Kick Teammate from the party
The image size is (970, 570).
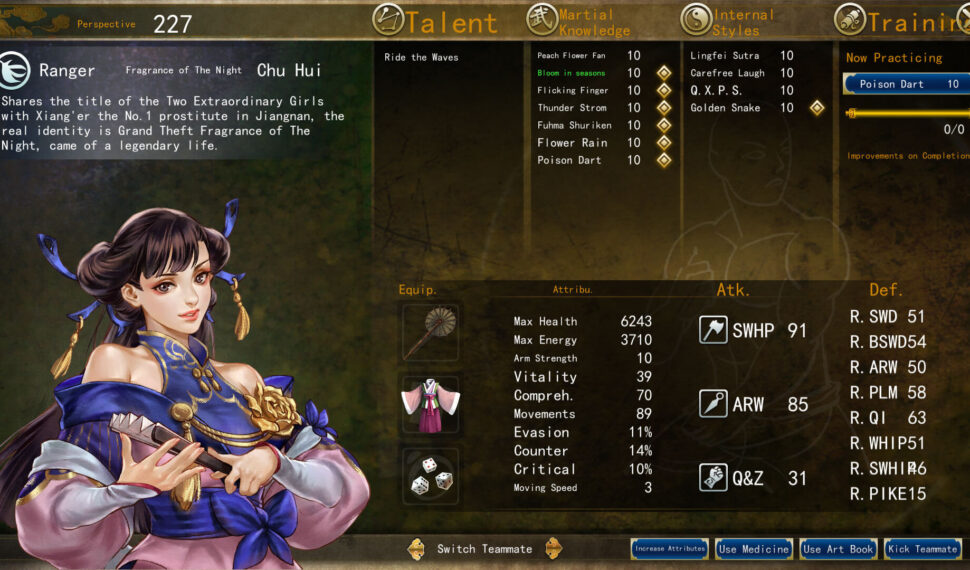pyautogui.click(x=922, y=548)
